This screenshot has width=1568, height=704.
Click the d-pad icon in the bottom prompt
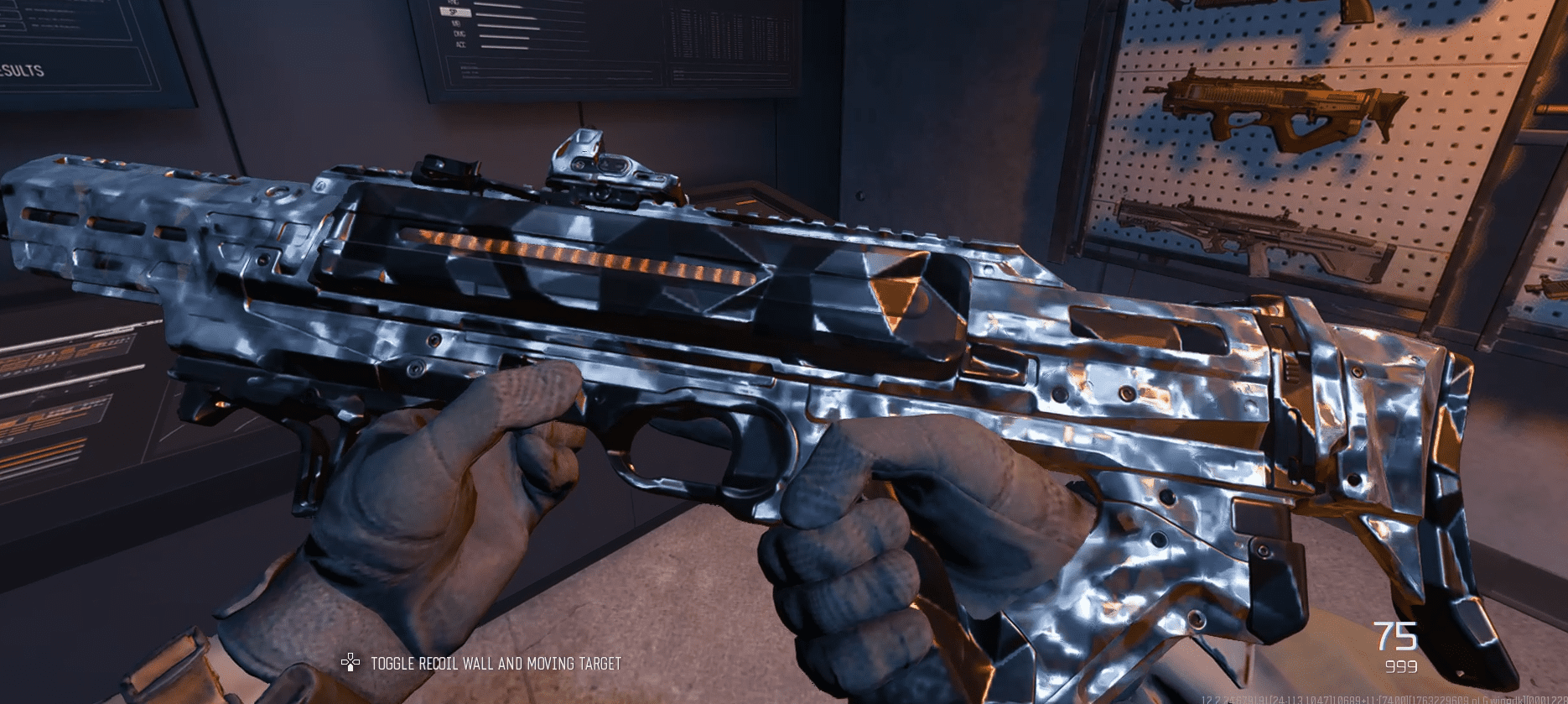pos(350,662)
